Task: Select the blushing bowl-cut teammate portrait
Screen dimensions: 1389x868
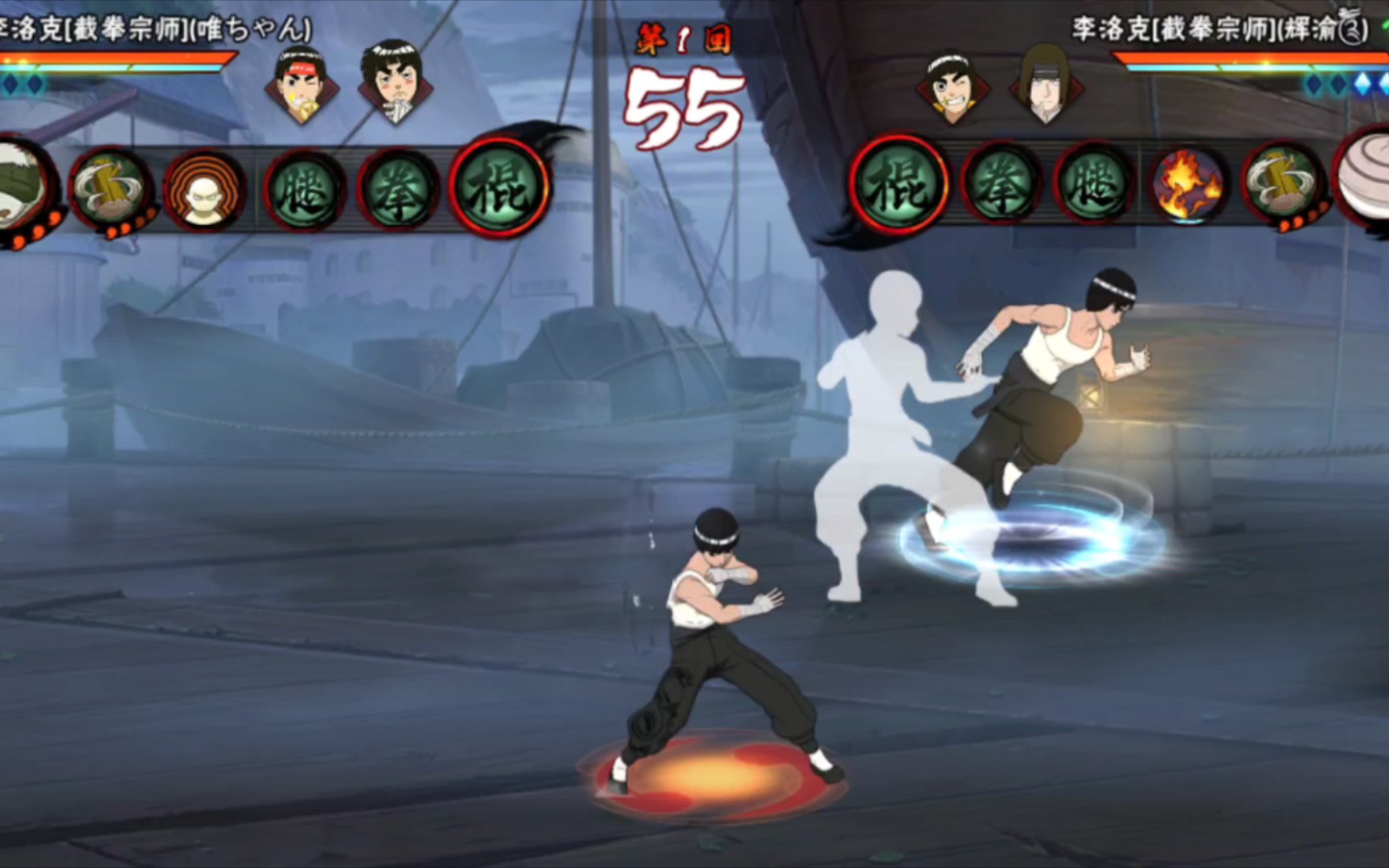Action: pos(391,82)
